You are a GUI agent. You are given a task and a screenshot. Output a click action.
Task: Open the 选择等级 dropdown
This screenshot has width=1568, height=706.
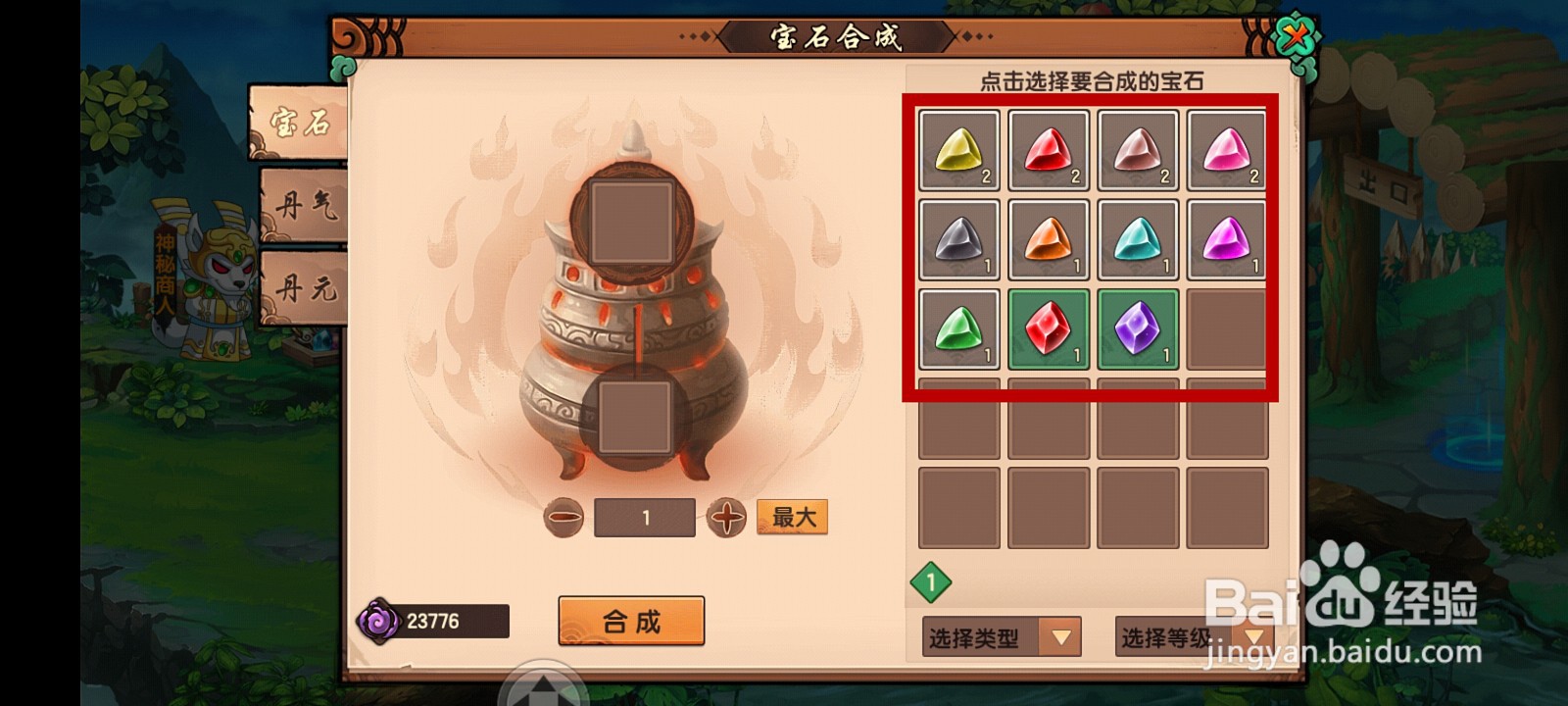(x=1193, y=638)
